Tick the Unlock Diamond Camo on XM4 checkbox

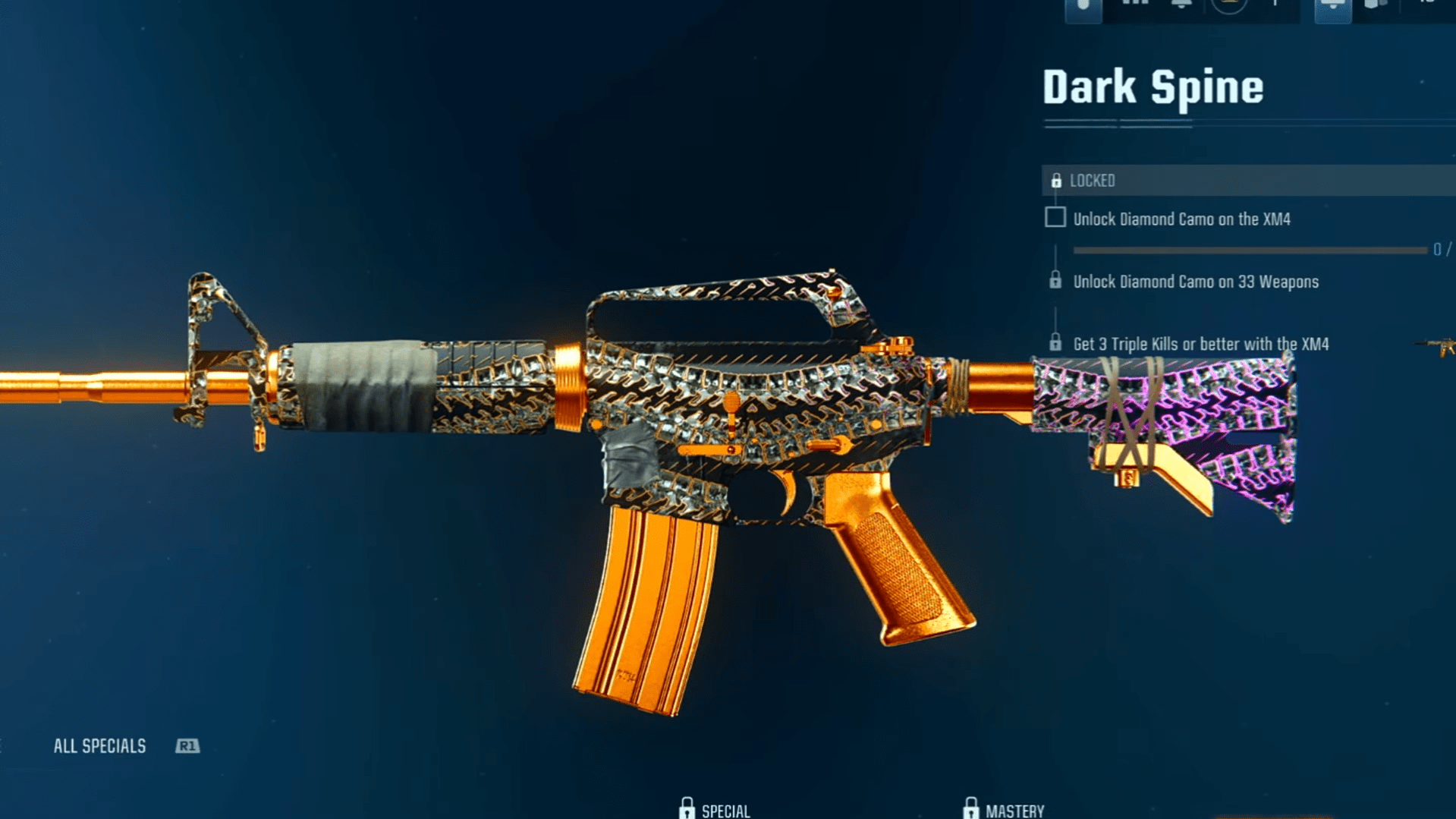coord(1055,218)
